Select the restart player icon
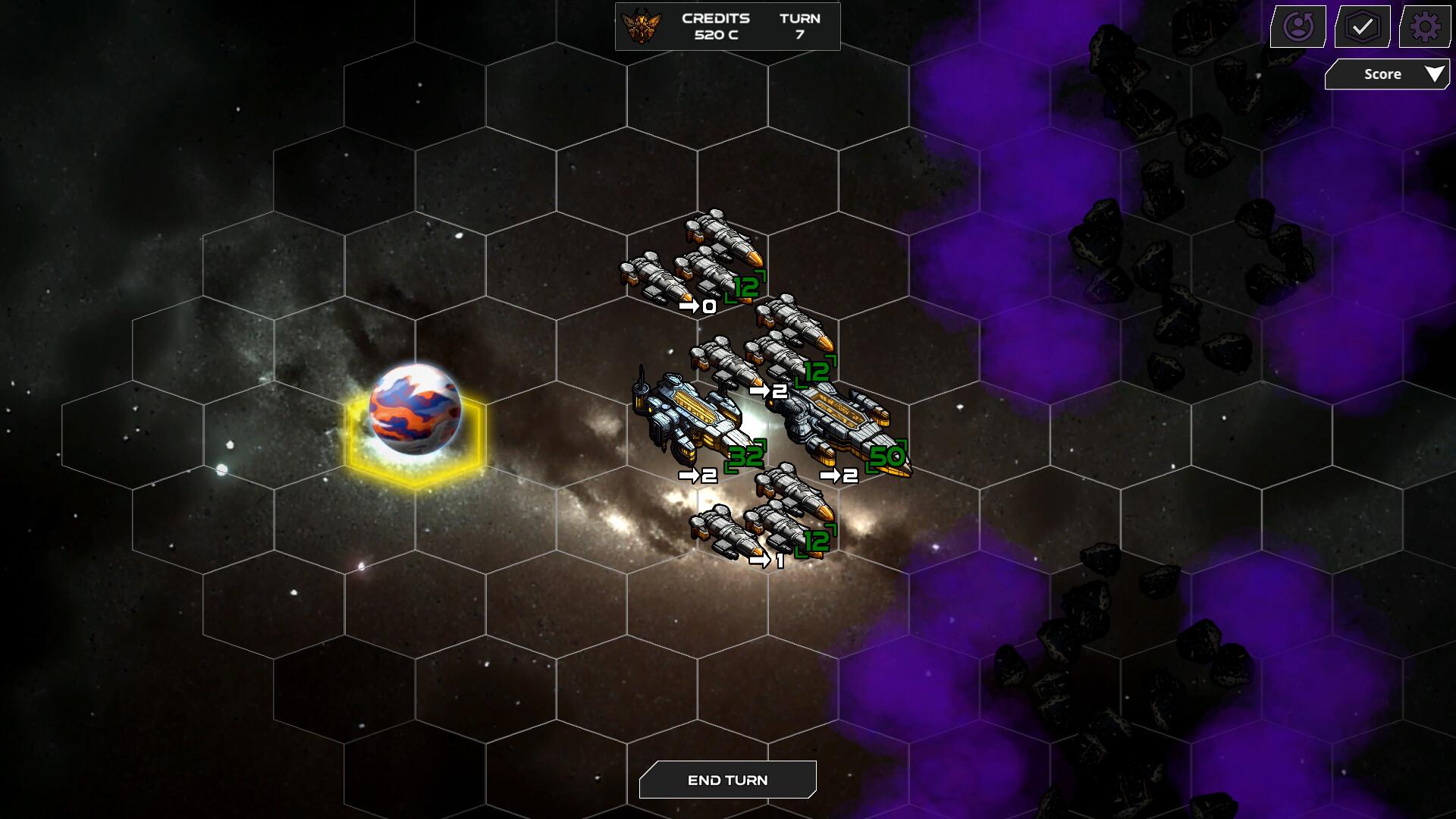The height and width of the screenshot is (819, 1456). pos(1298,27)
